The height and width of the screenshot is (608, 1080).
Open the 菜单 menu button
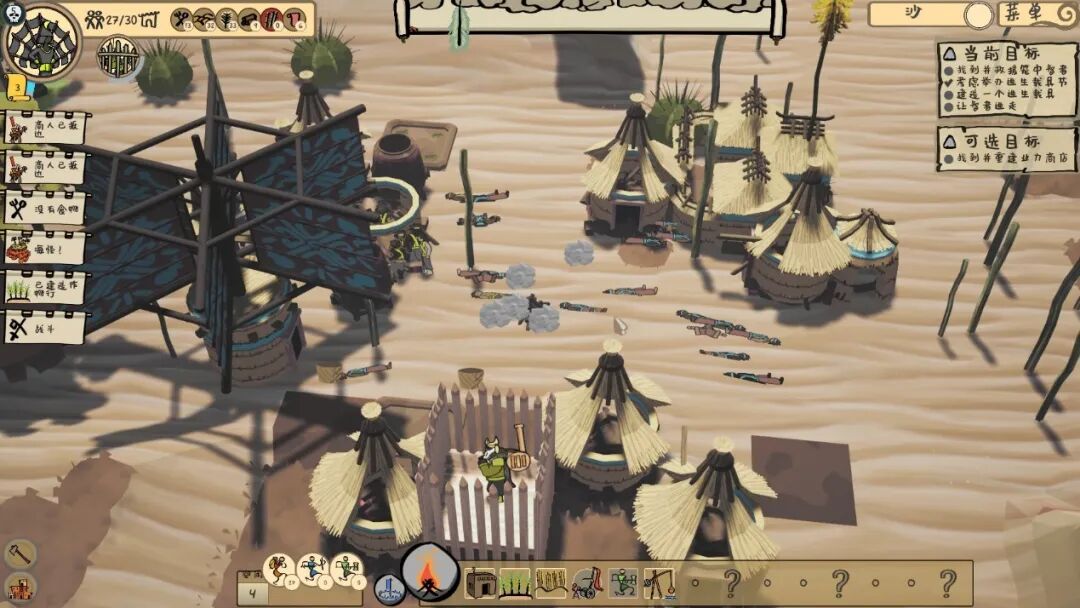[1037, 14]
